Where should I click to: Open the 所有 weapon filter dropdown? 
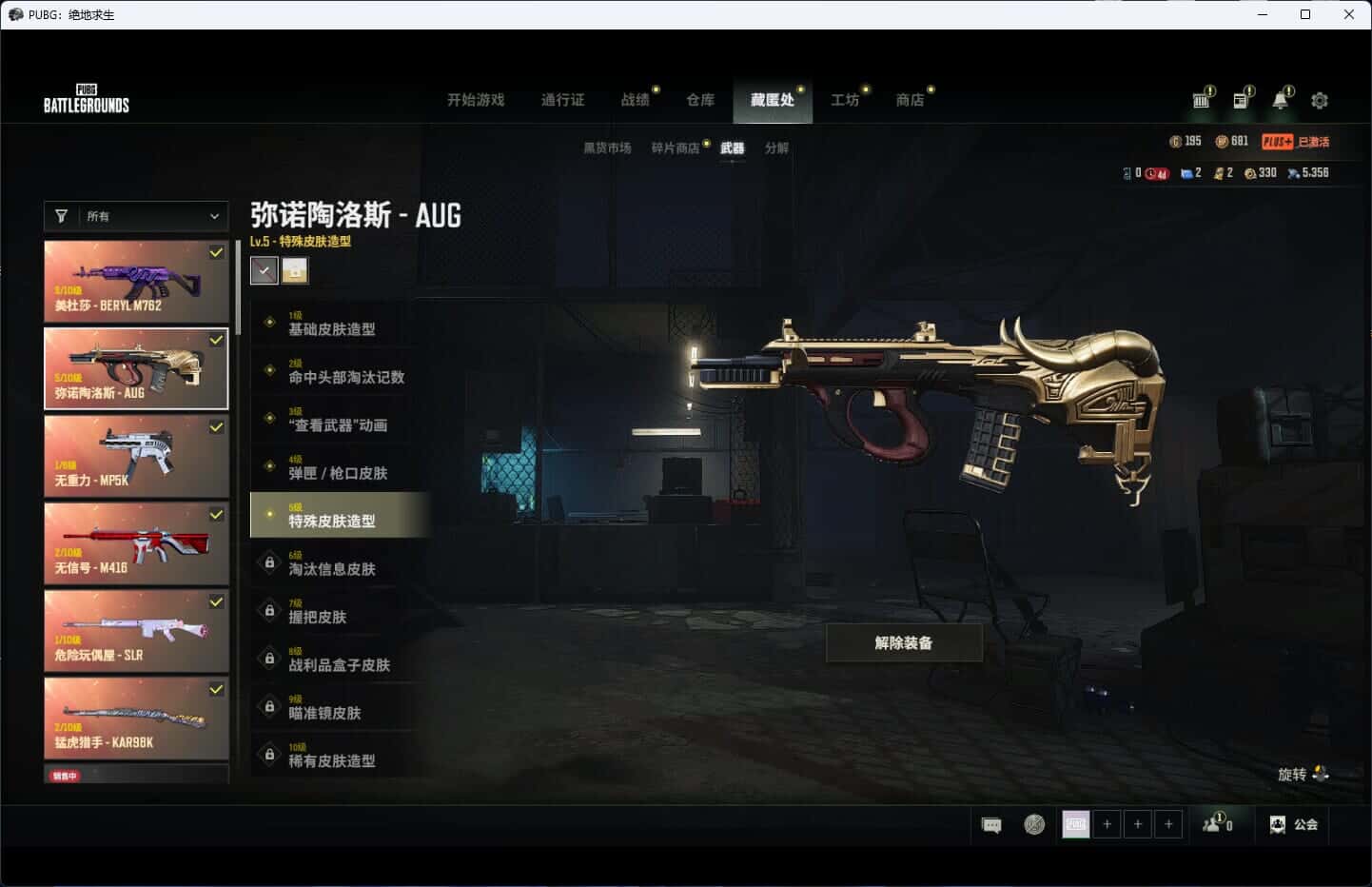coord(136,216)
